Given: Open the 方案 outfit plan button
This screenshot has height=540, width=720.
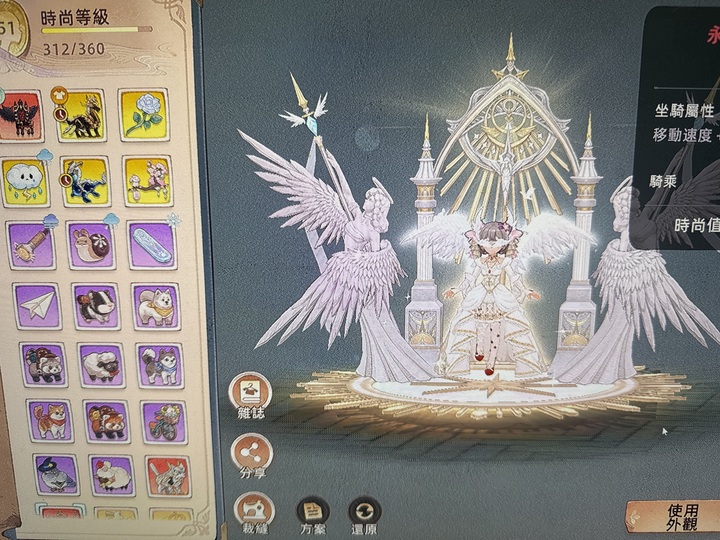Looking at the screenshot, I should pos(314,513).
